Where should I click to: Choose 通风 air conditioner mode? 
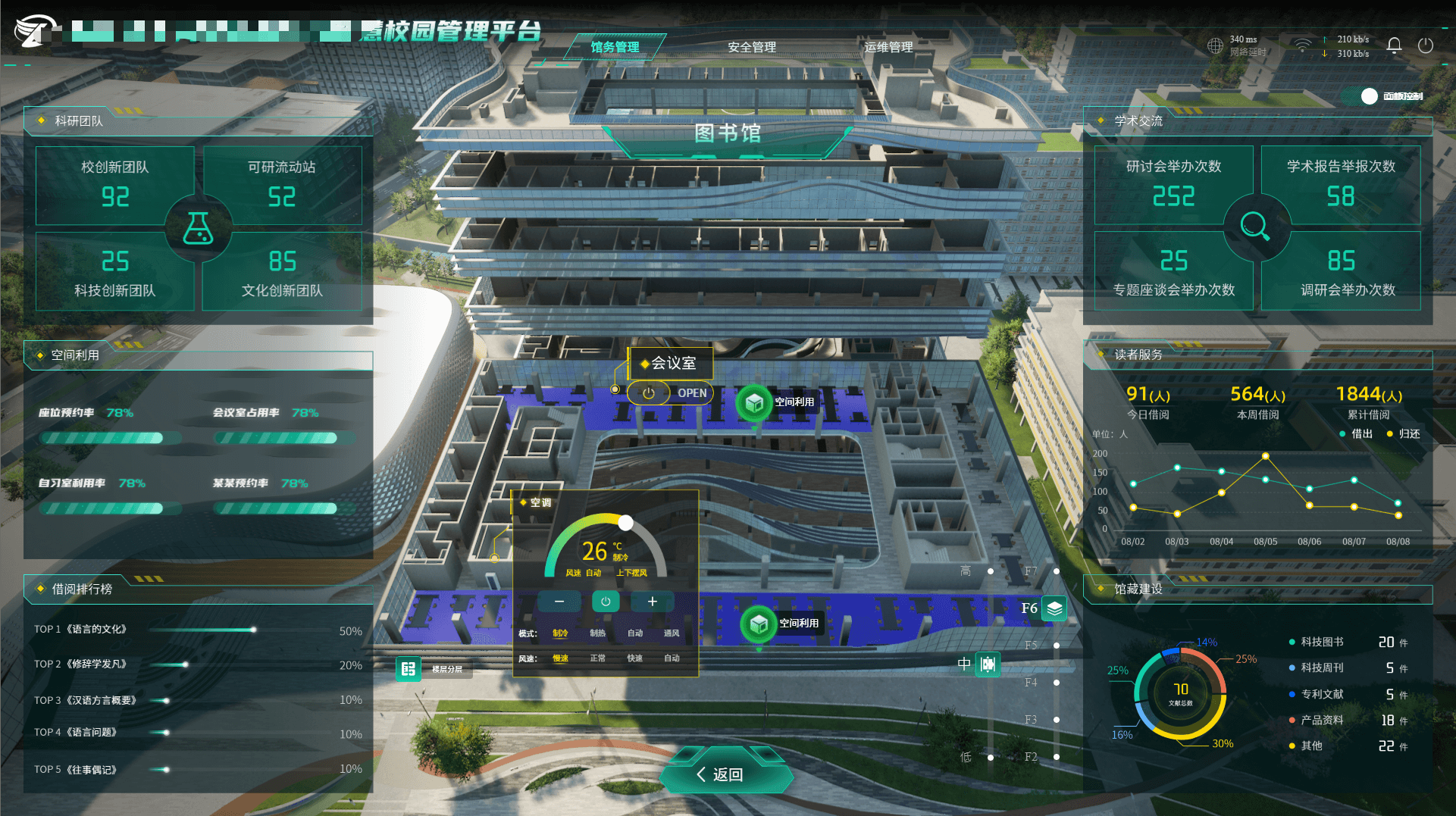(x=672, y=633)
